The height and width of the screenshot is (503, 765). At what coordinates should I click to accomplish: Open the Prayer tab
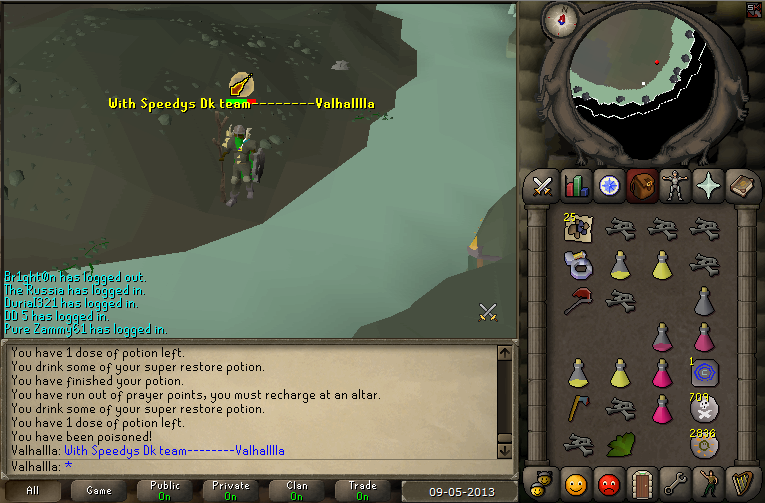[707, 185]
